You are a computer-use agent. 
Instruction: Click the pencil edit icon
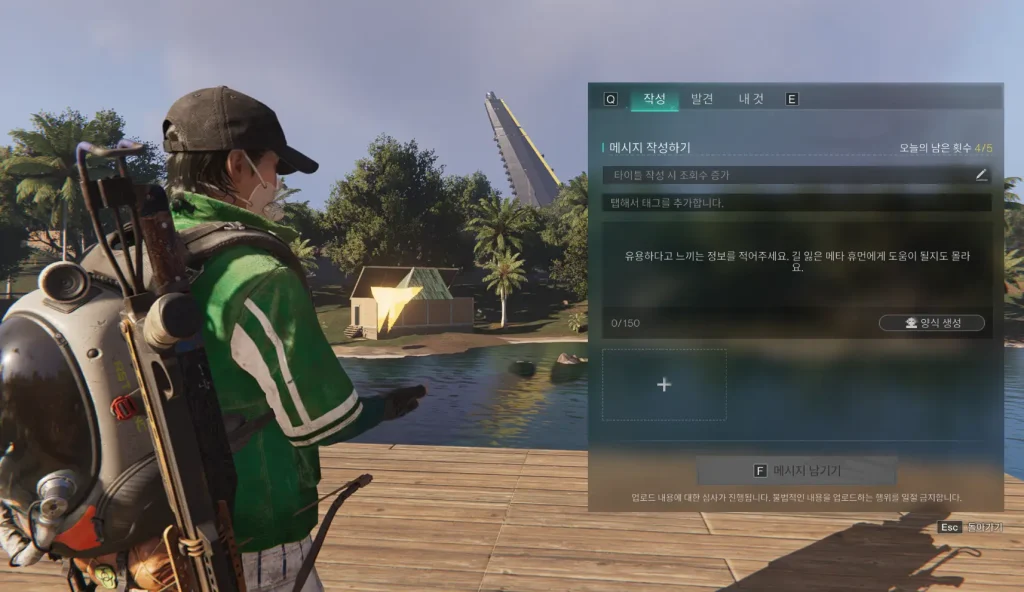(x=981, y=175)
